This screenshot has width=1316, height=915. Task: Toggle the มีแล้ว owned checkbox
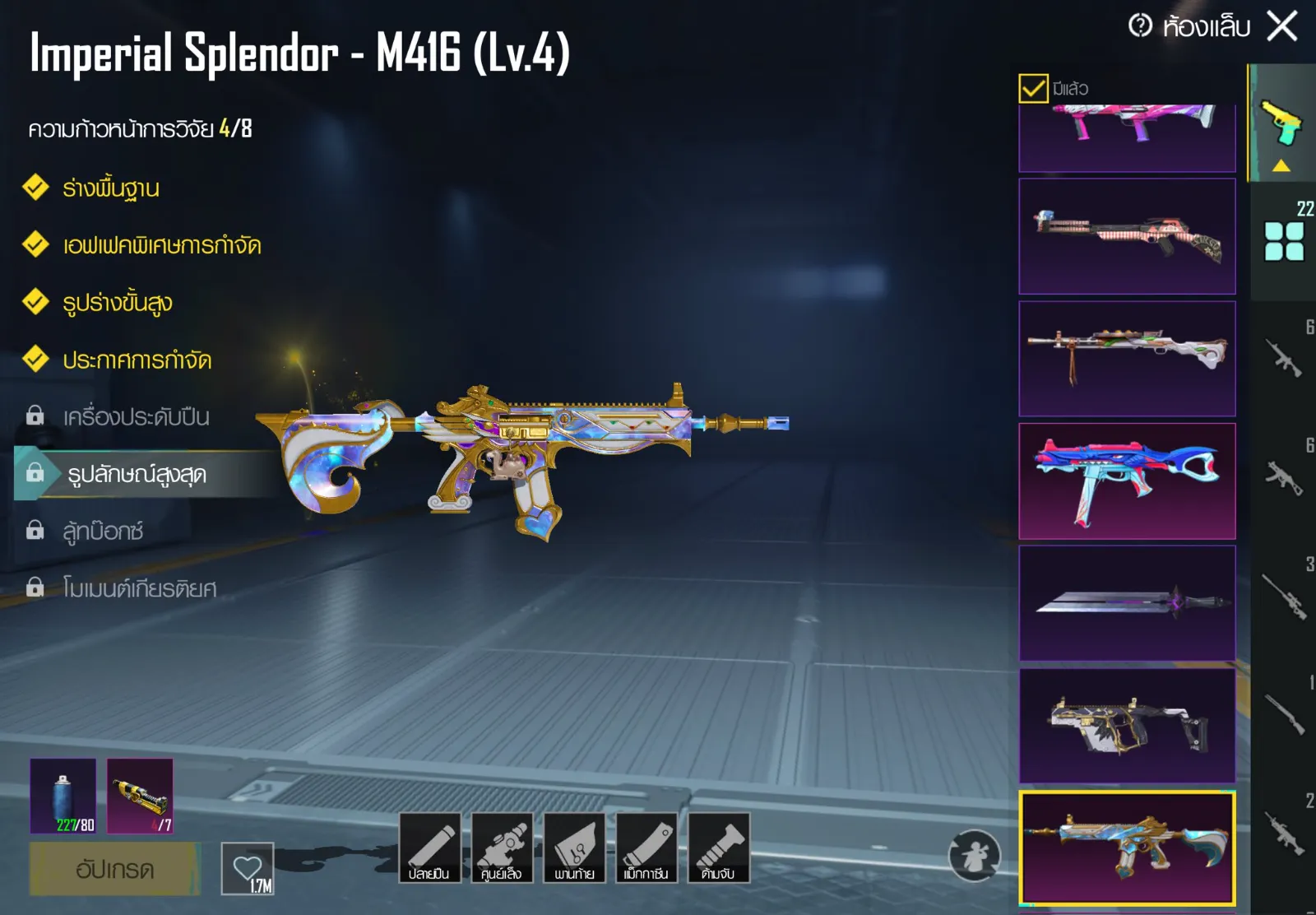(x=1033, y=88)
